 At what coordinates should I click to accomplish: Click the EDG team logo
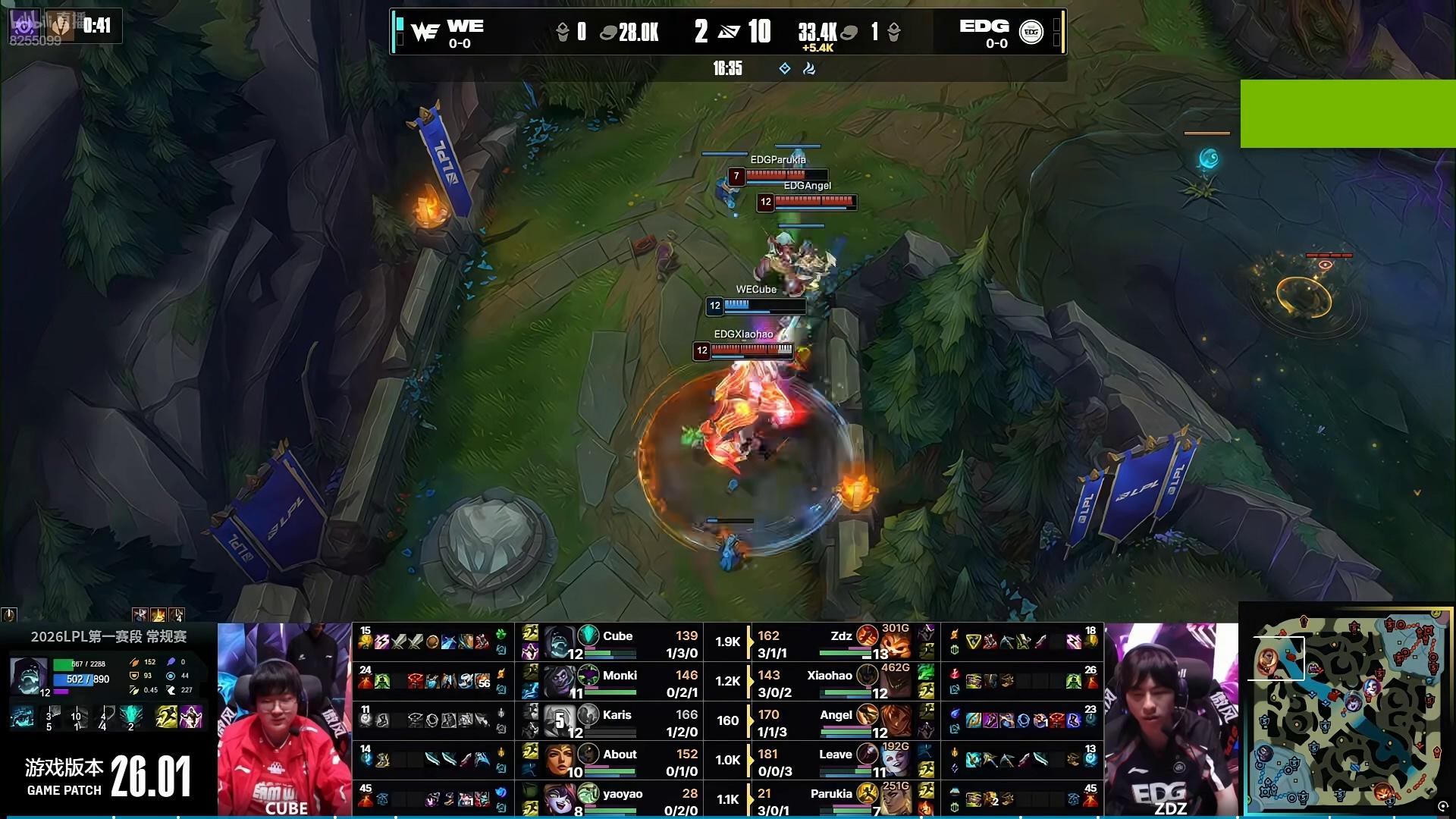click(1031, 32)
